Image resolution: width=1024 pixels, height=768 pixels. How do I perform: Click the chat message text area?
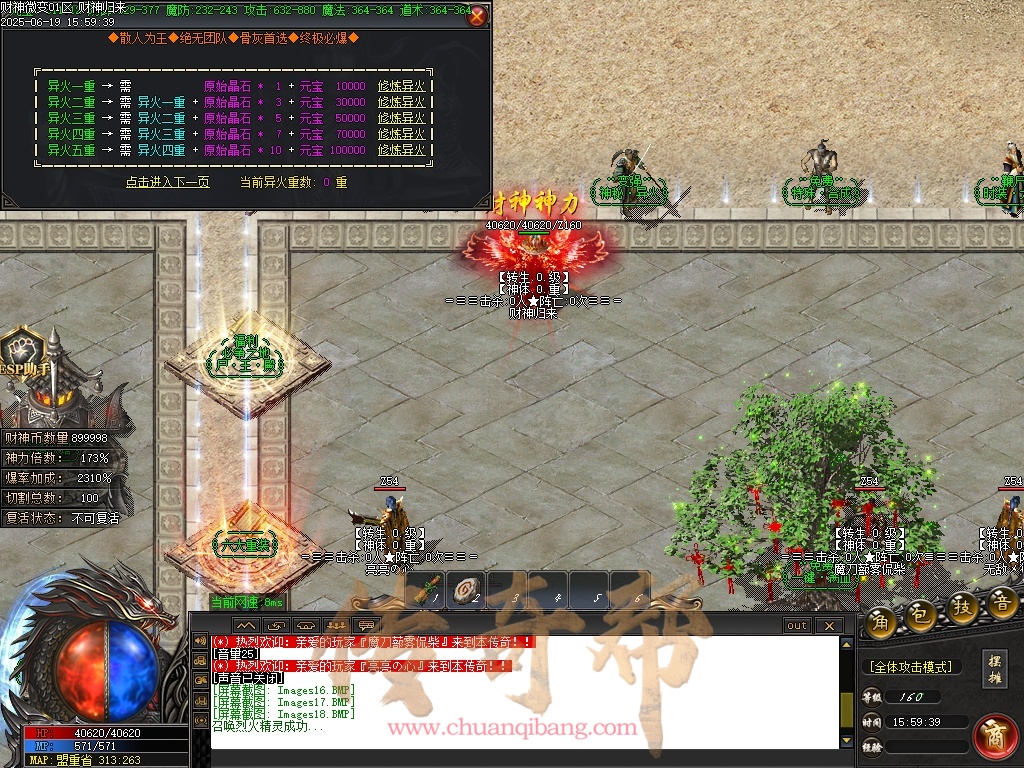click(x=520, y=690)
